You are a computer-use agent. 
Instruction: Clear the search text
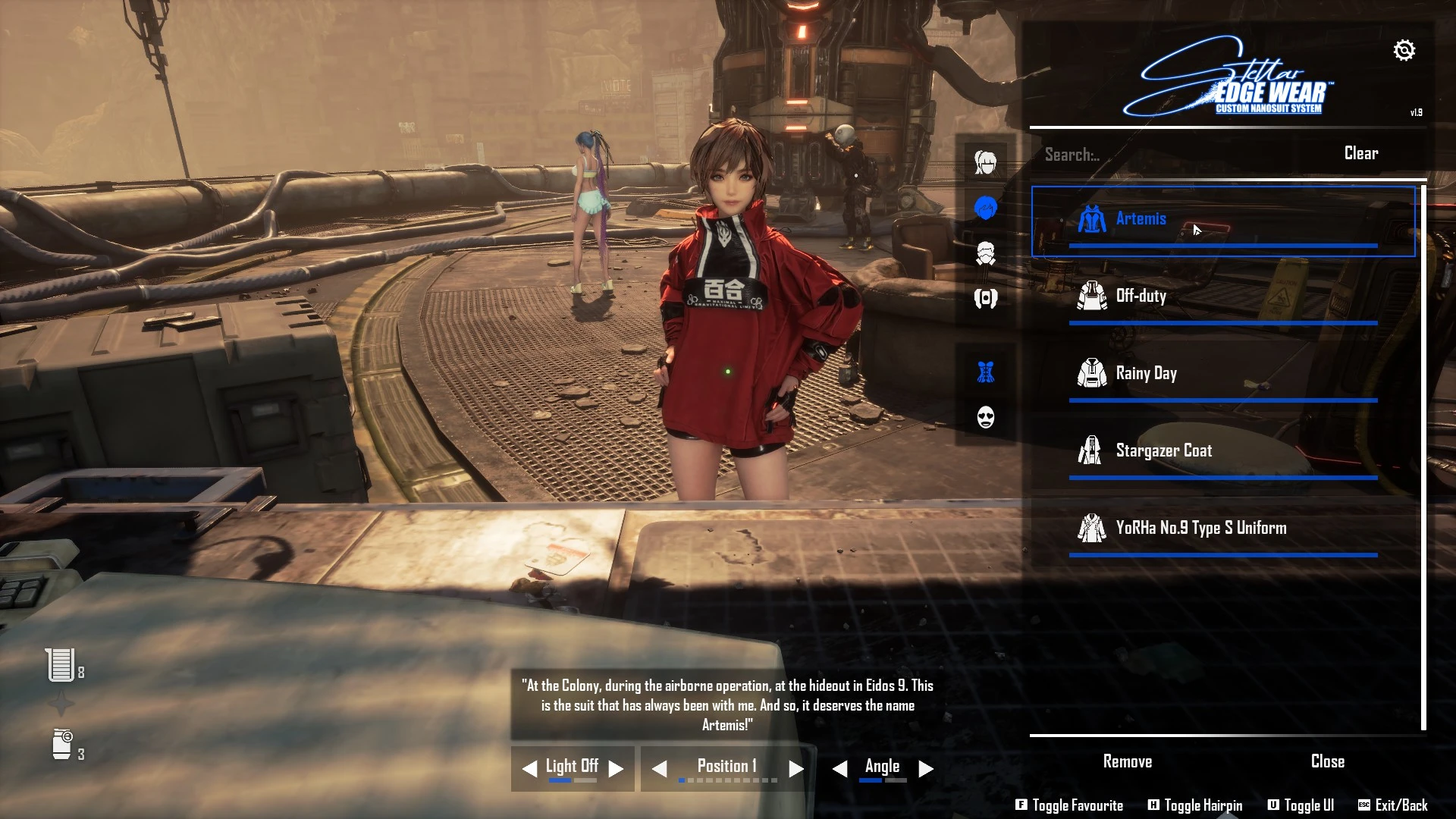(x=1360, y=153)
